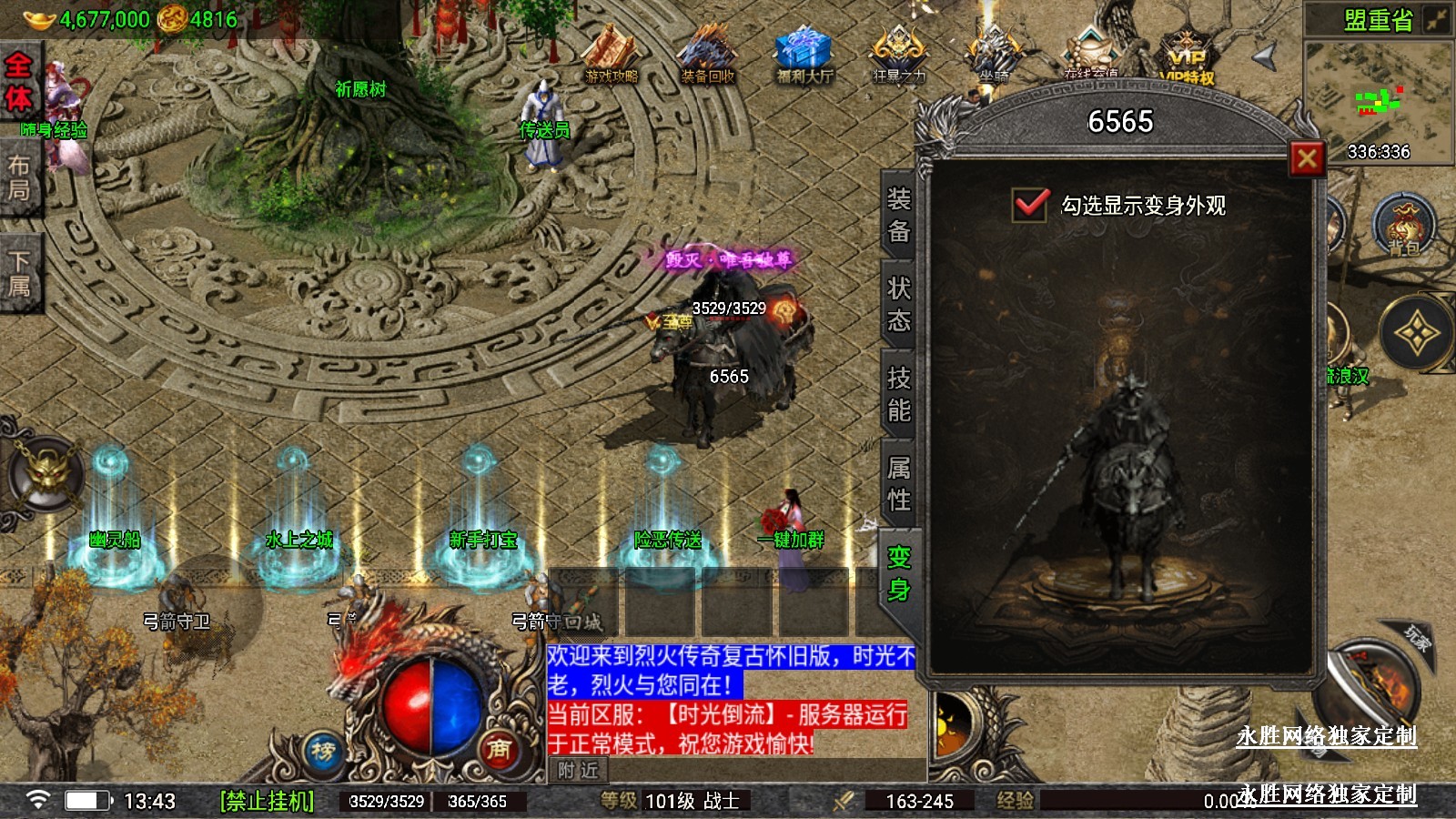Switch to the 装备 equipment tab
This screenshot has height=819, width=1456.
point(899,215)
